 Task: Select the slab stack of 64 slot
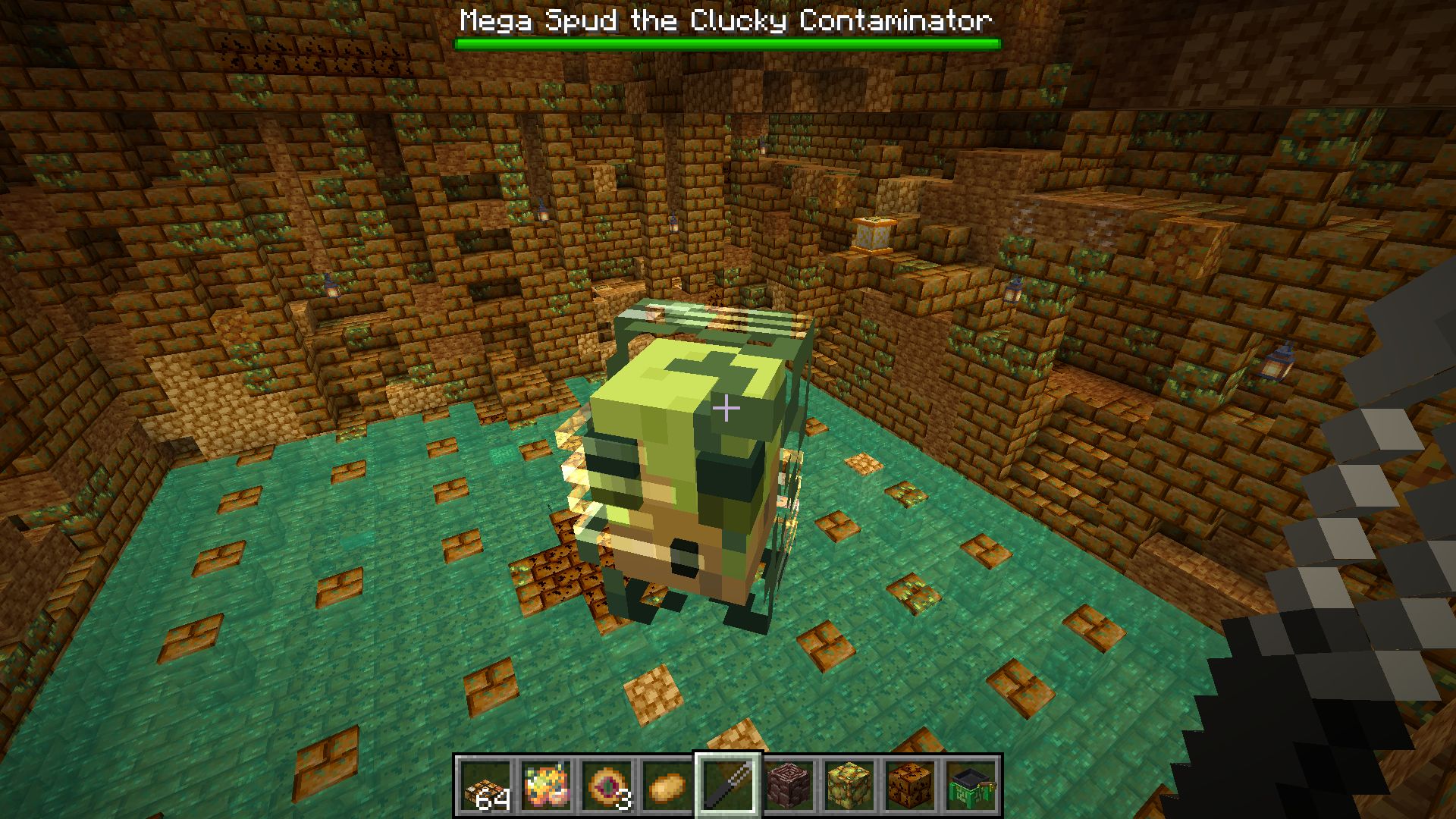coord(485,786)
